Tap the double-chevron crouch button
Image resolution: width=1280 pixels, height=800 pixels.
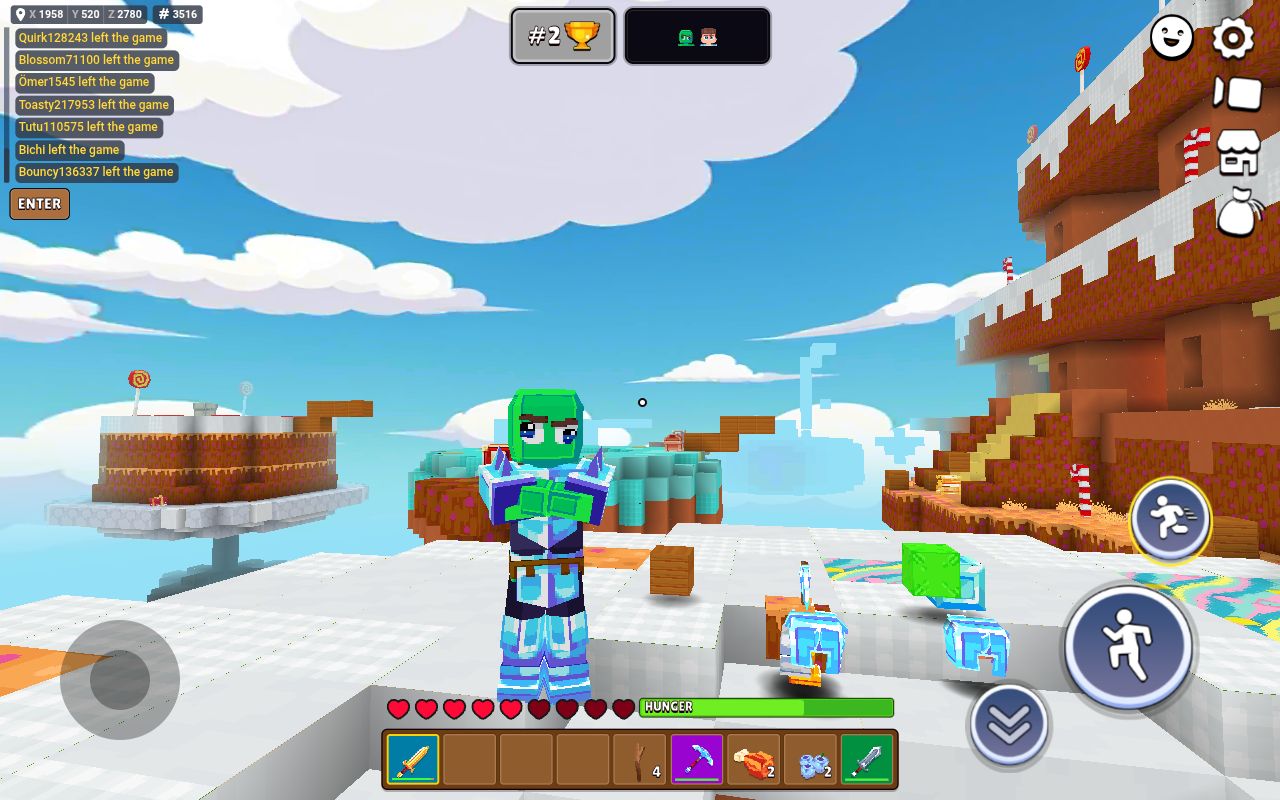pos(1009,725)
